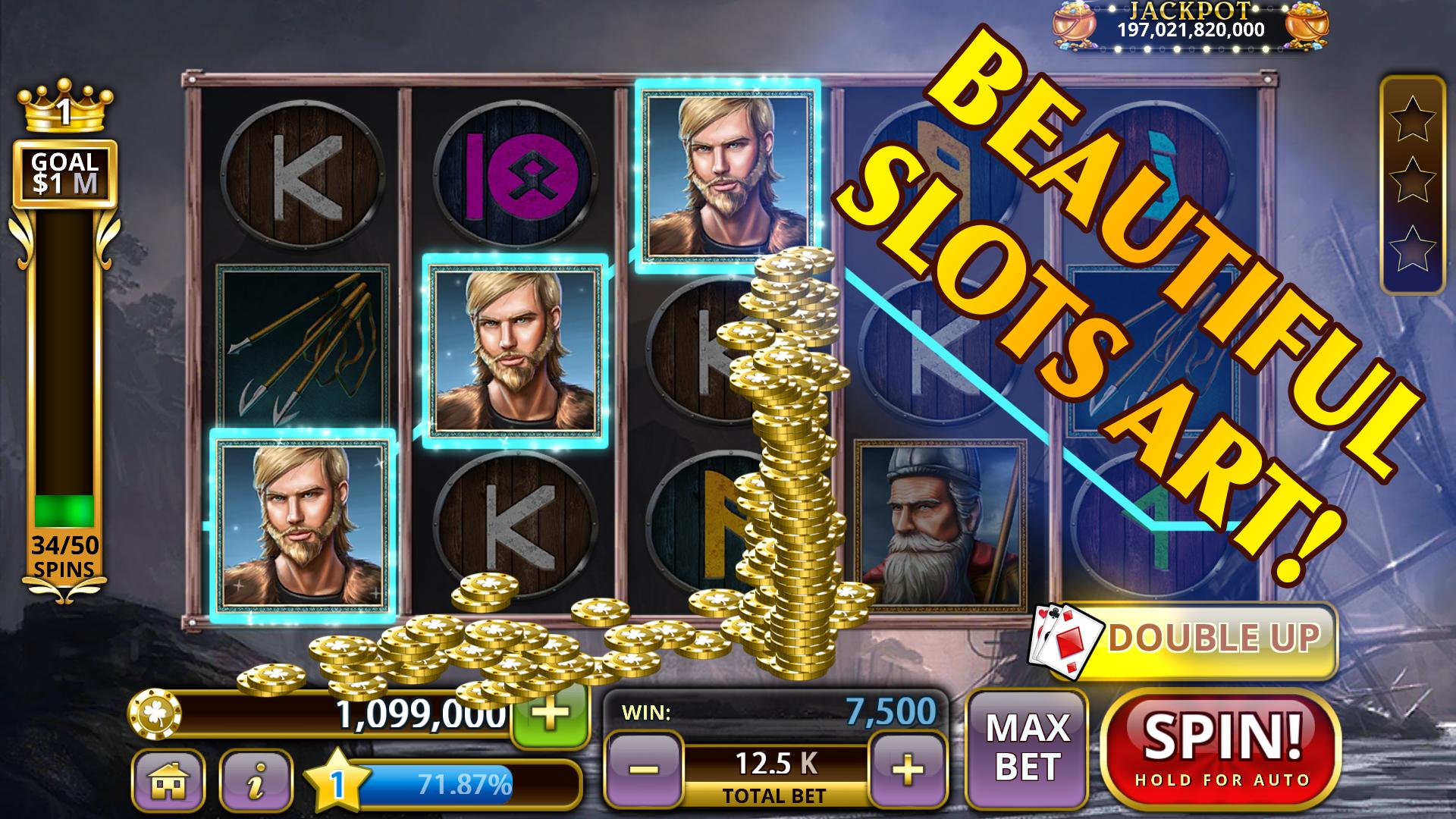The height and width of the screenshot is (819, 1456).
Task: Tap the purple home icon
Action: [x=171, y=779]
